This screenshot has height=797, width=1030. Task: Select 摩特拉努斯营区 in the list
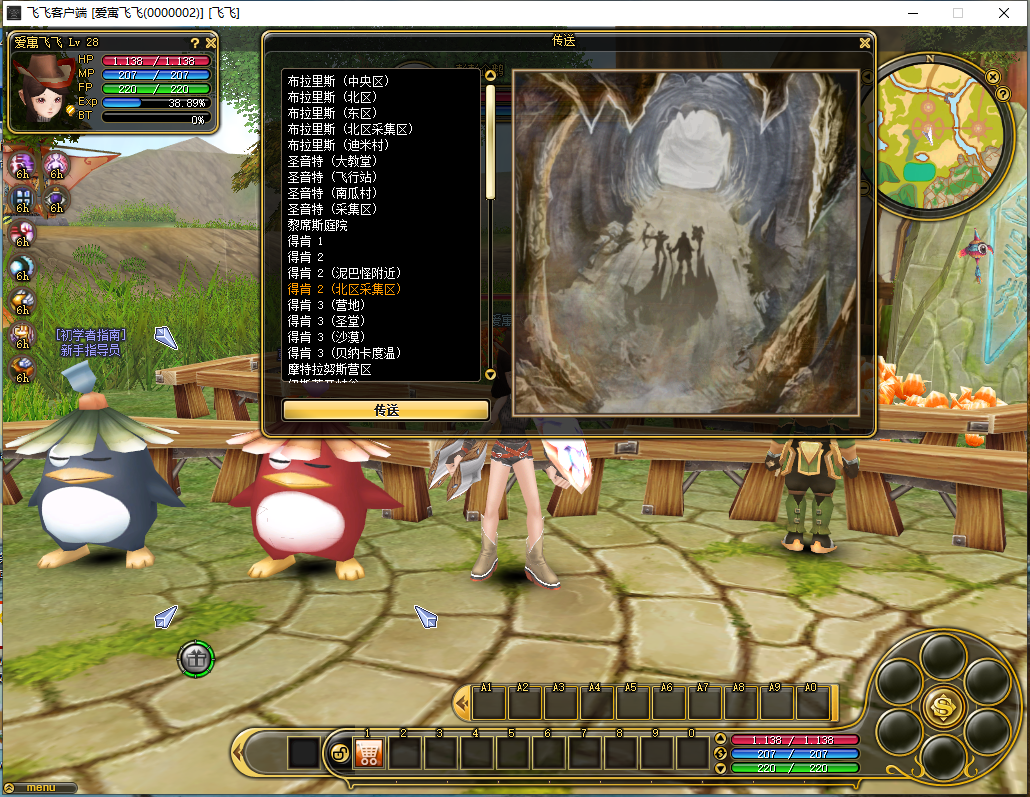pyautogui.click(x=329, y=369)
